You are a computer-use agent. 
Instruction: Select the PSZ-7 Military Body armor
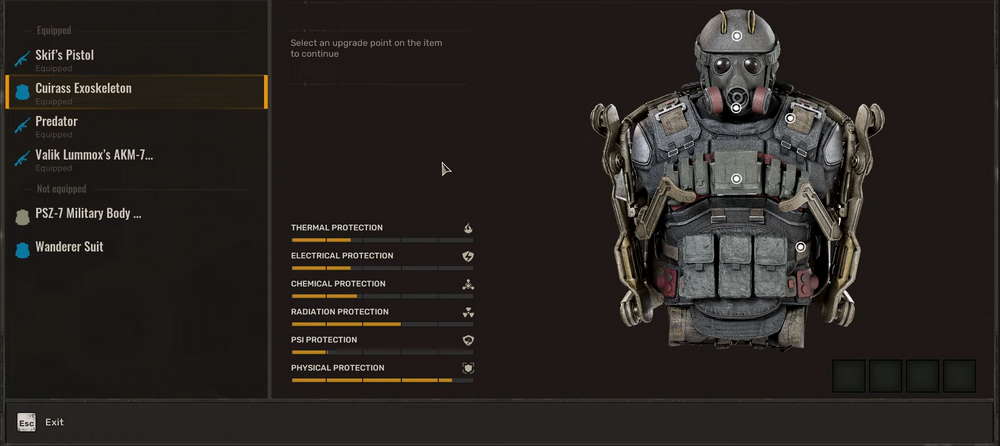pyautogui.click(x=88, y=214)
